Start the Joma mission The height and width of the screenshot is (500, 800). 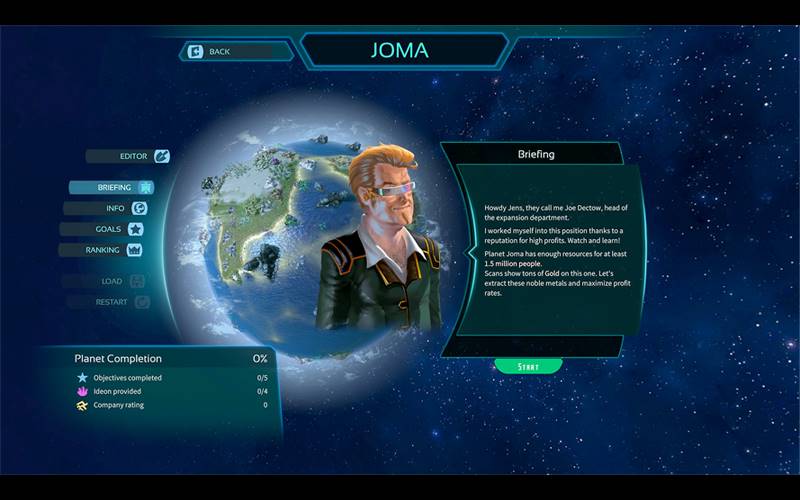click(x=528, y=367)
